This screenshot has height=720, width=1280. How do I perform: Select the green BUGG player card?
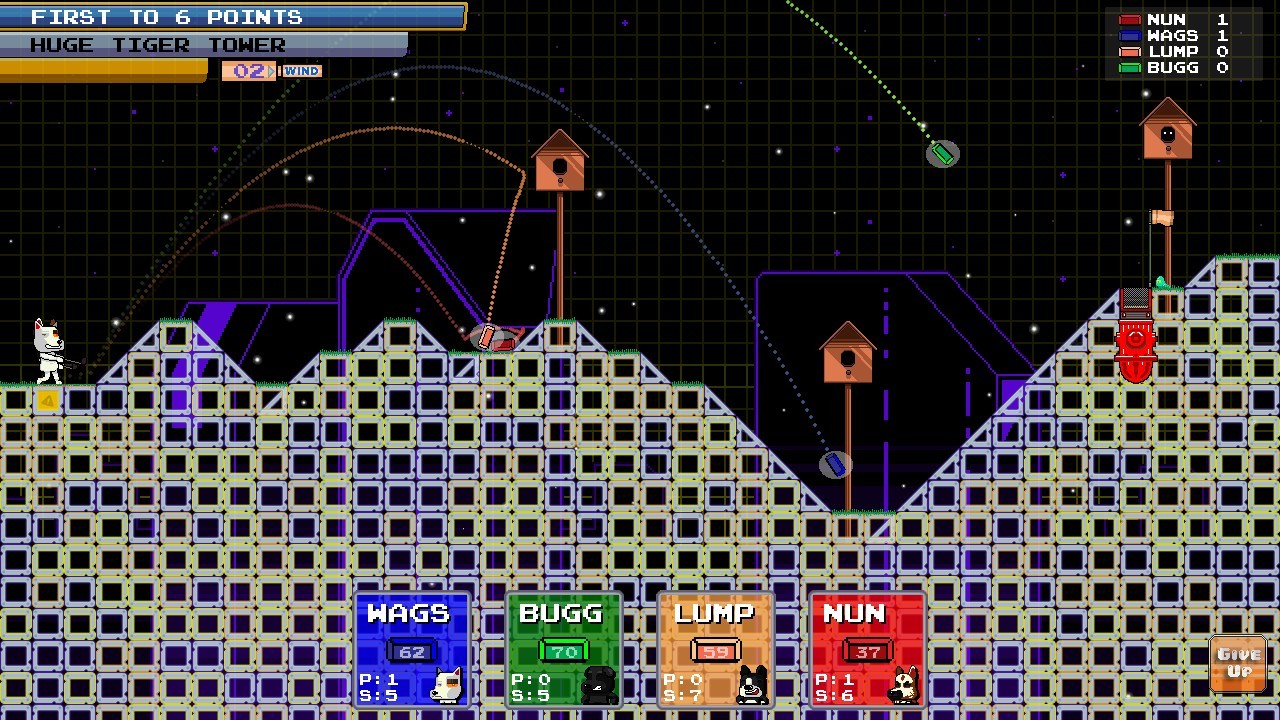click(564, 650)
